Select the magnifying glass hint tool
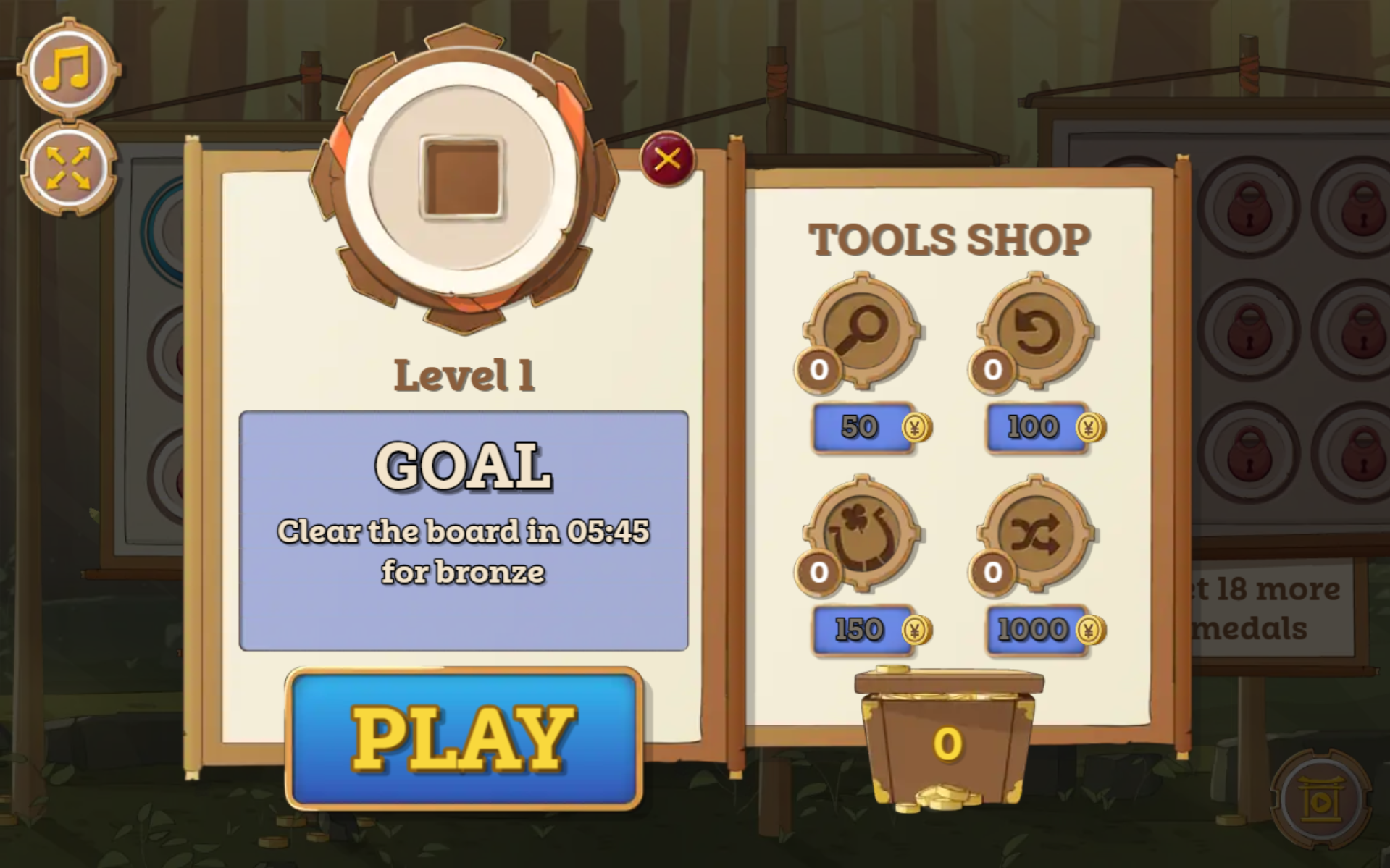This screenshot has height=868, width=1390. [x=862, y=332]
